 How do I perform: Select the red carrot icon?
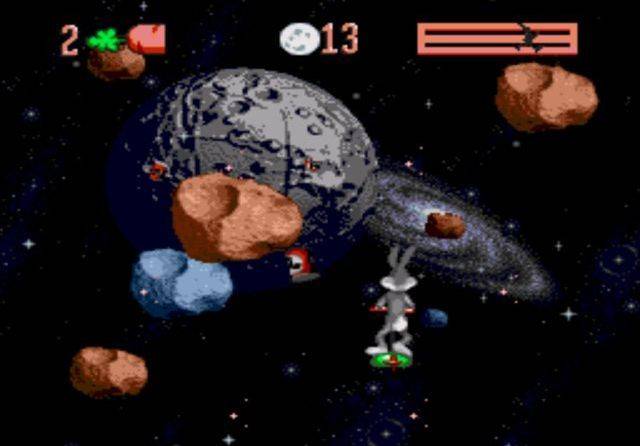point(147,39)
